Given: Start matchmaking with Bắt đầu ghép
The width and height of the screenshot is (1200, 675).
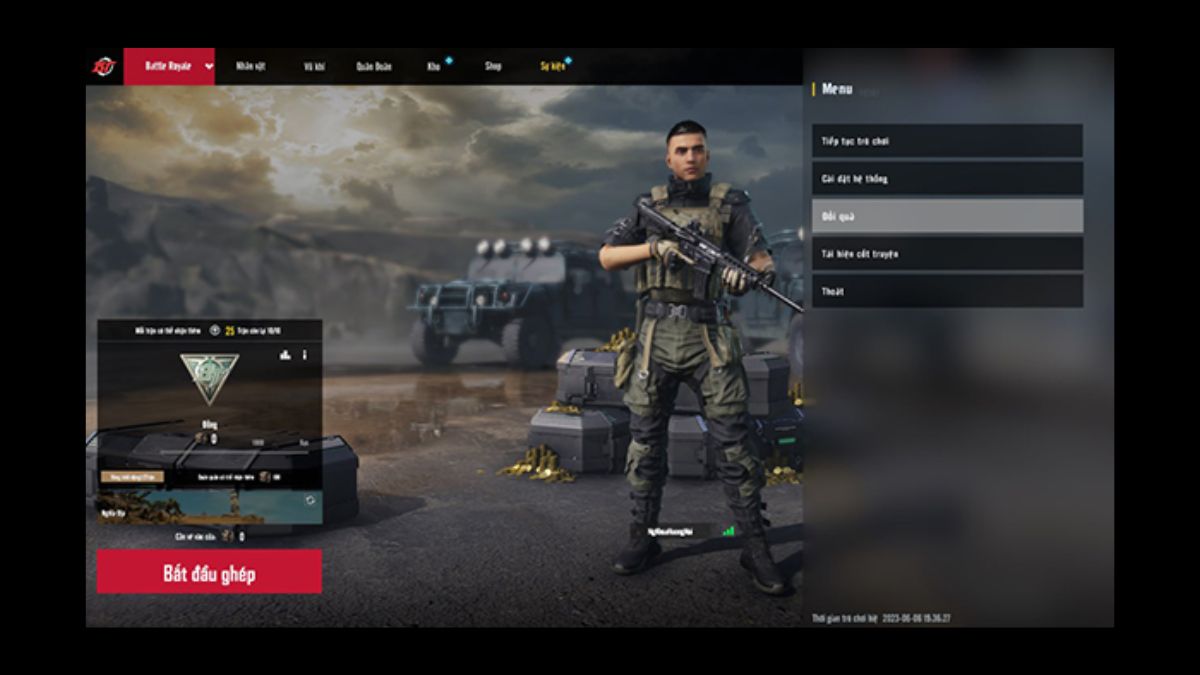Looking at the screenshot, I should 209,572.
